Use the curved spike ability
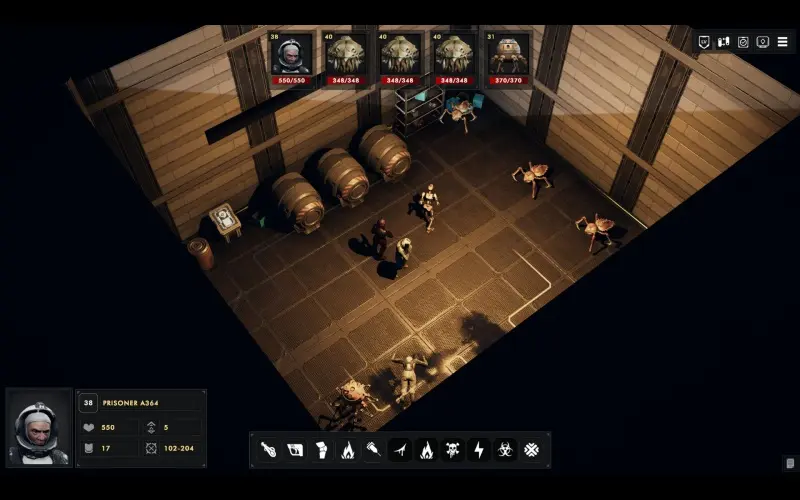Screen dimensions: 800x500 399,450
